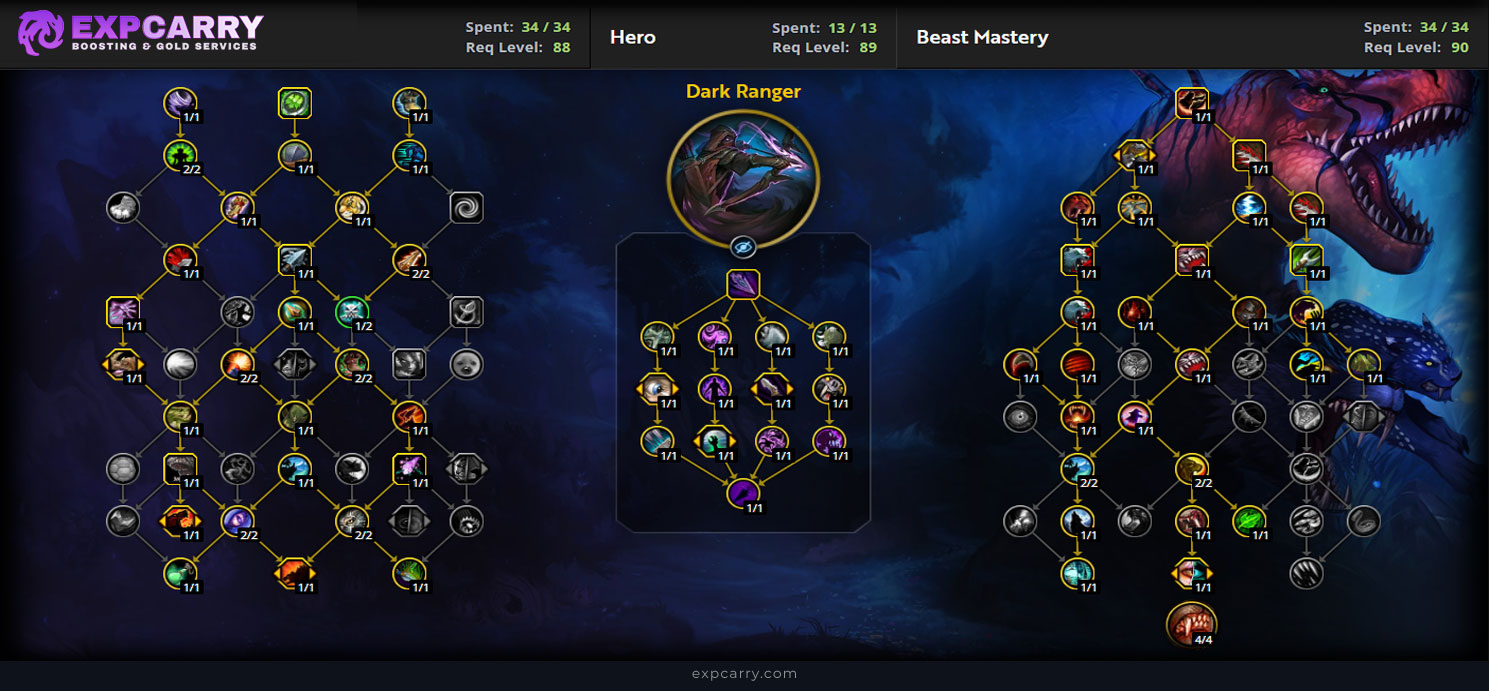Select the purple arrow talent topping the hero tree
1489x691 pixels.
pos(743,285)
